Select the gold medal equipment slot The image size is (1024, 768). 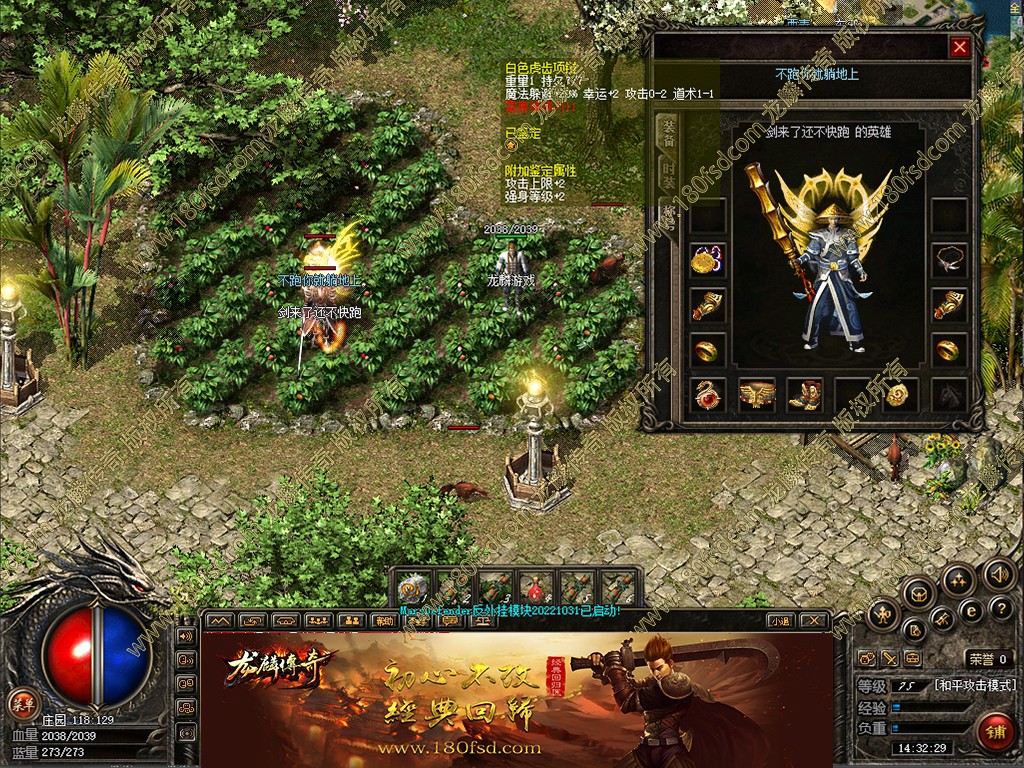click(x=708, y=260)
